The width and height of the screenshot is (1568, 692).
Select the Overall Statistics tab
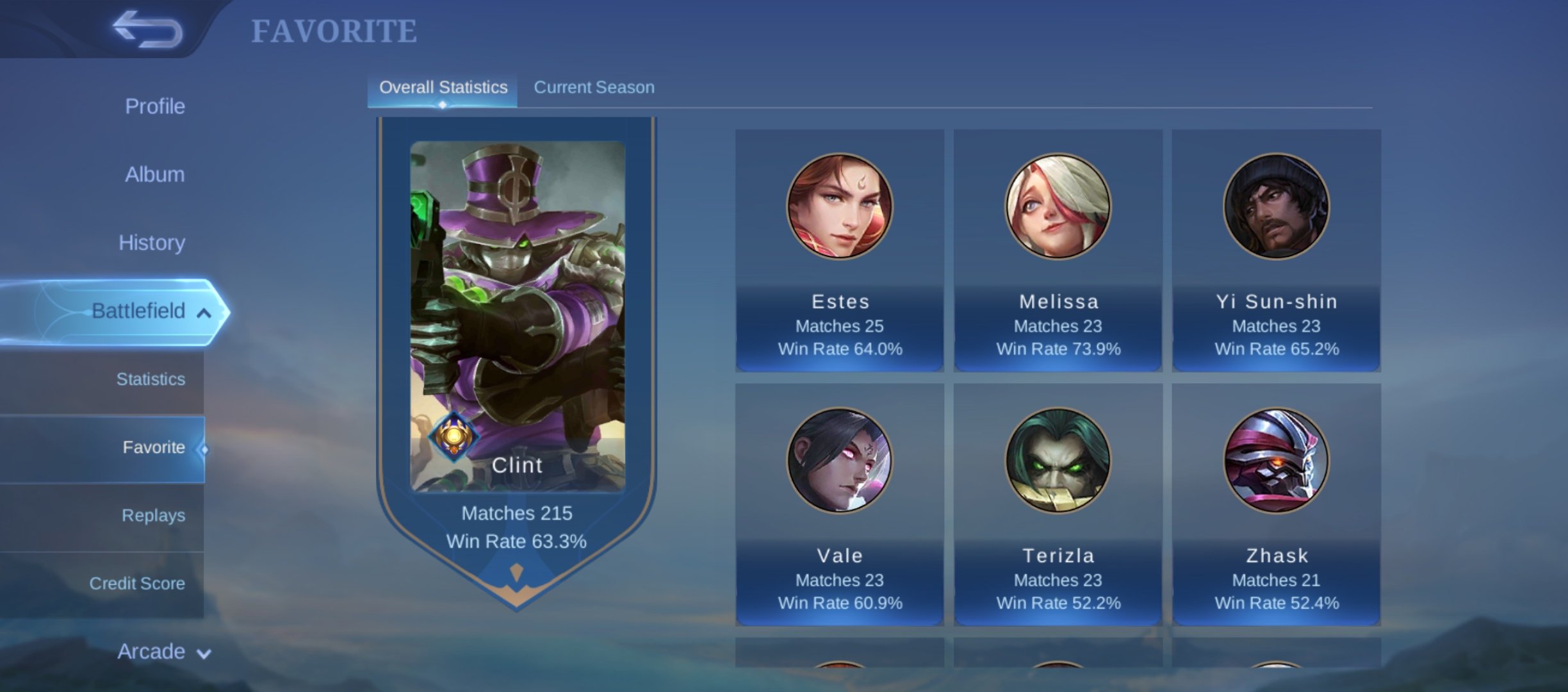(x=443, y=87)
